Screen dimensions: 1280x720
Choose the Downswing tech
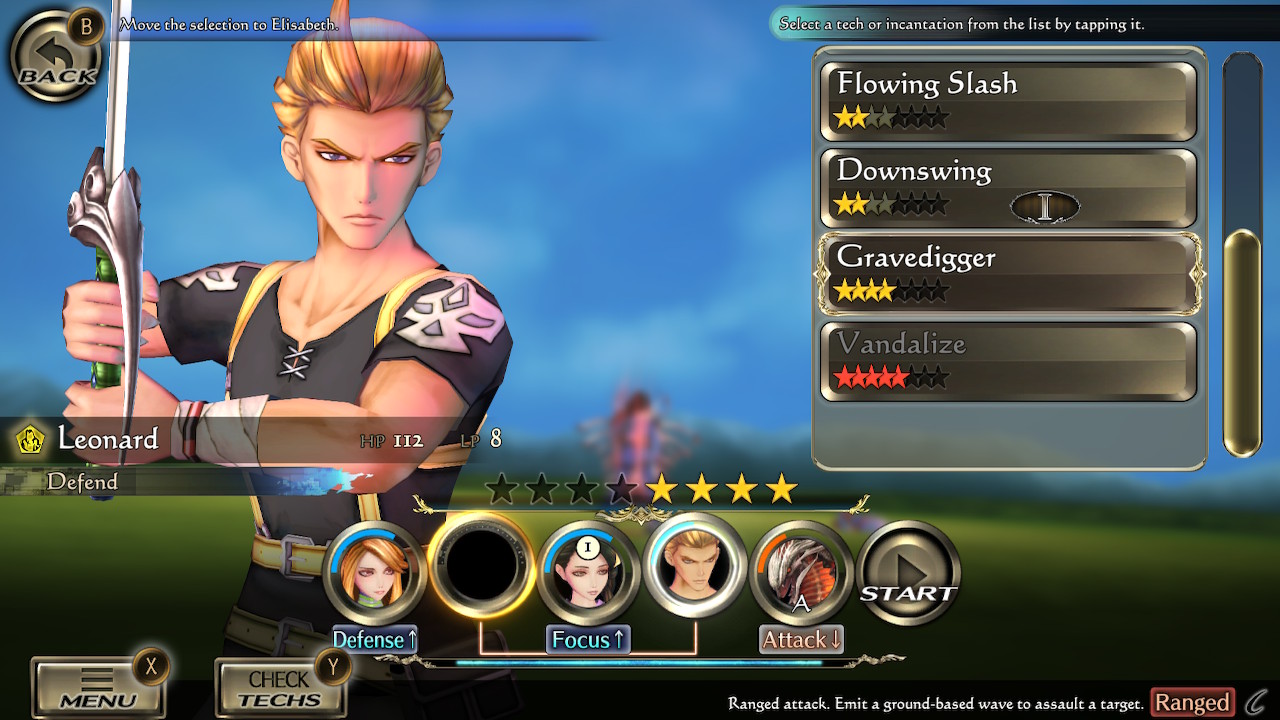coord(1008,188)
